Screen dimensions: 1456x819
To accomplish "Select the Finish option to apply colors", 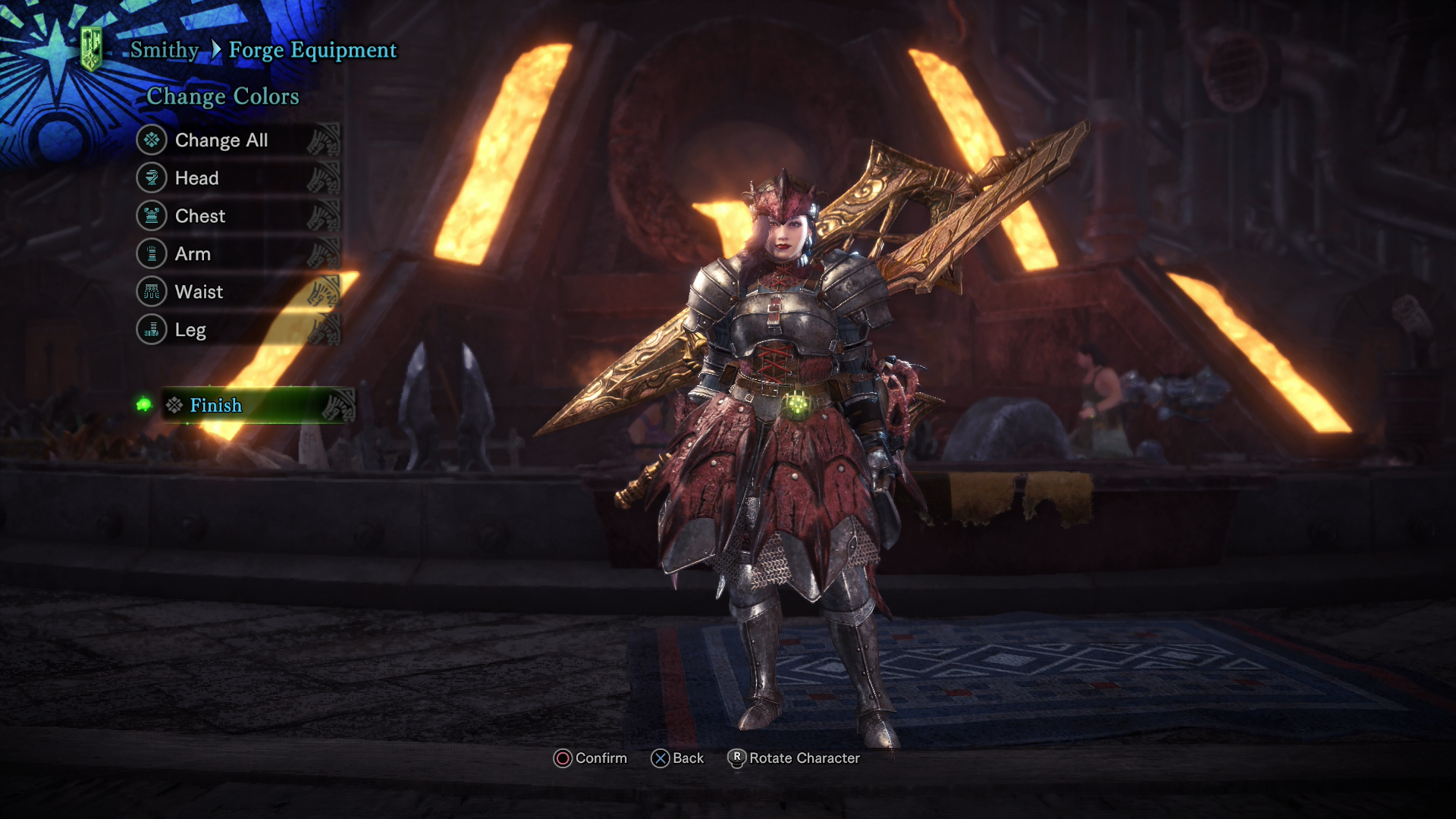I will [x=216, y=406].
